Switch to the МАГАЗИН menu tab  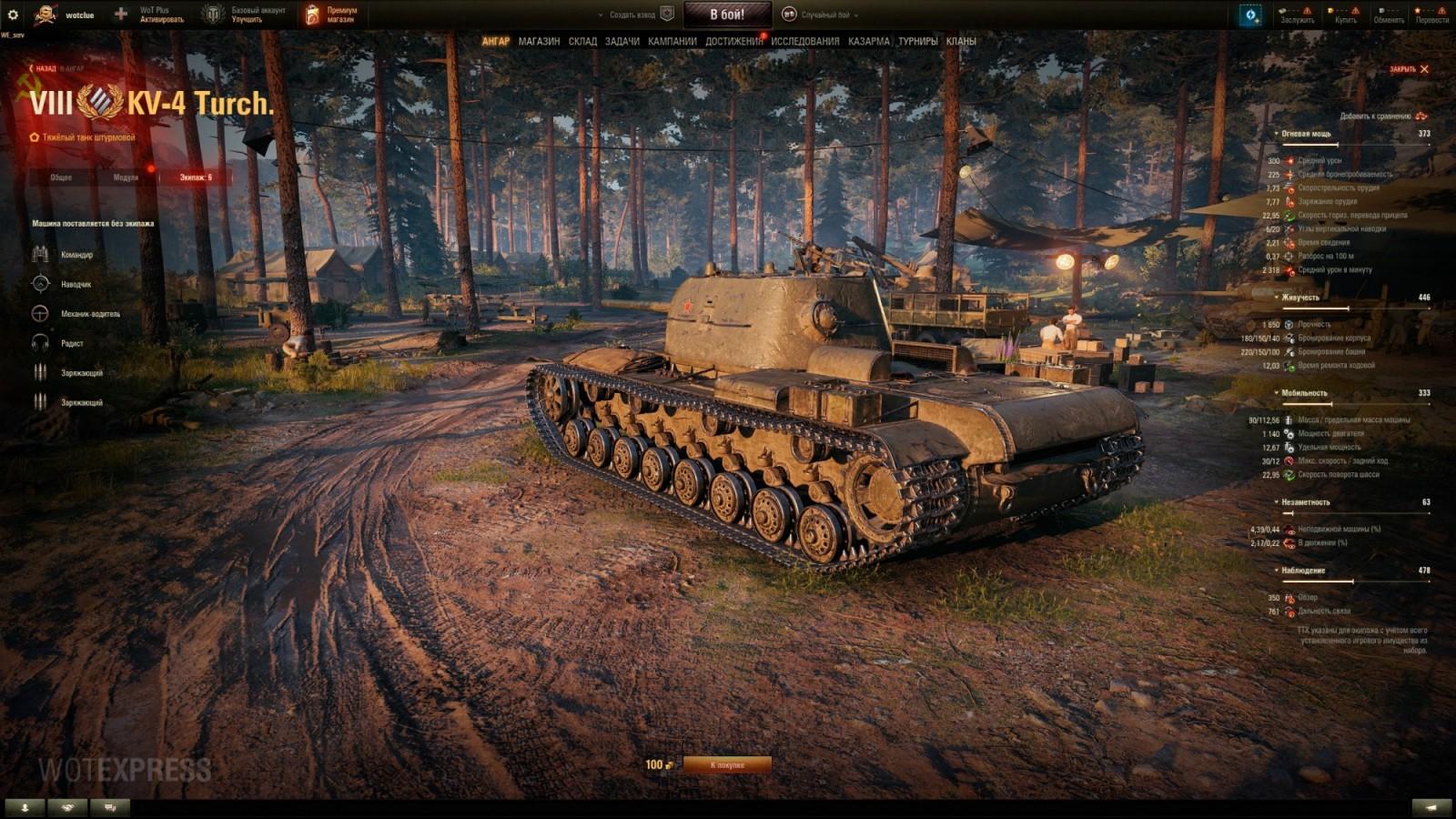coord(541,41)
